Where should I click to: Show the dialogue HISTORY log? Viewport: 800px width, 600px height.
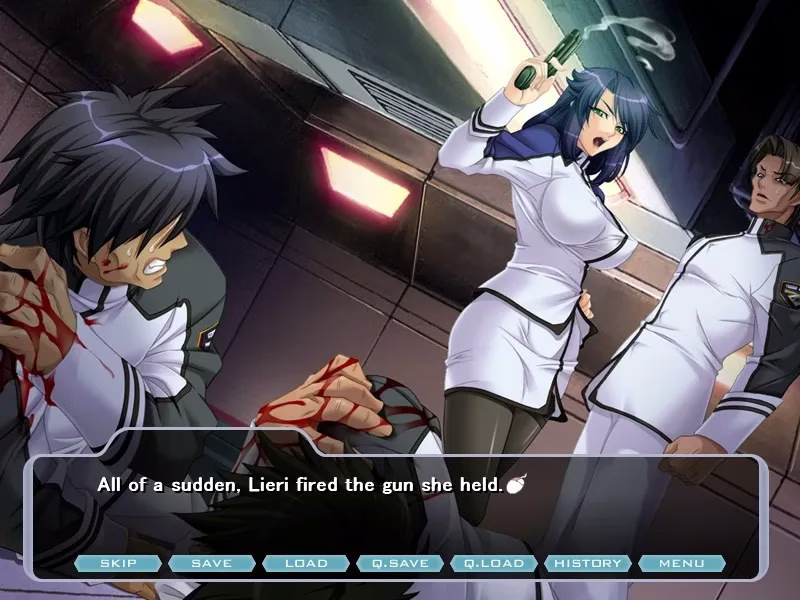point(588,563)
